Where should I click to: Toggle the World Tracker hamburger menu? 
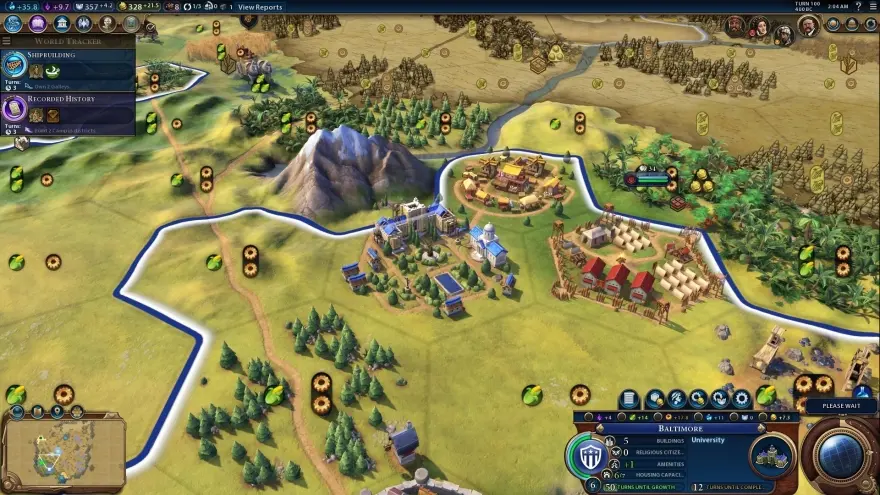coord(7,41)
